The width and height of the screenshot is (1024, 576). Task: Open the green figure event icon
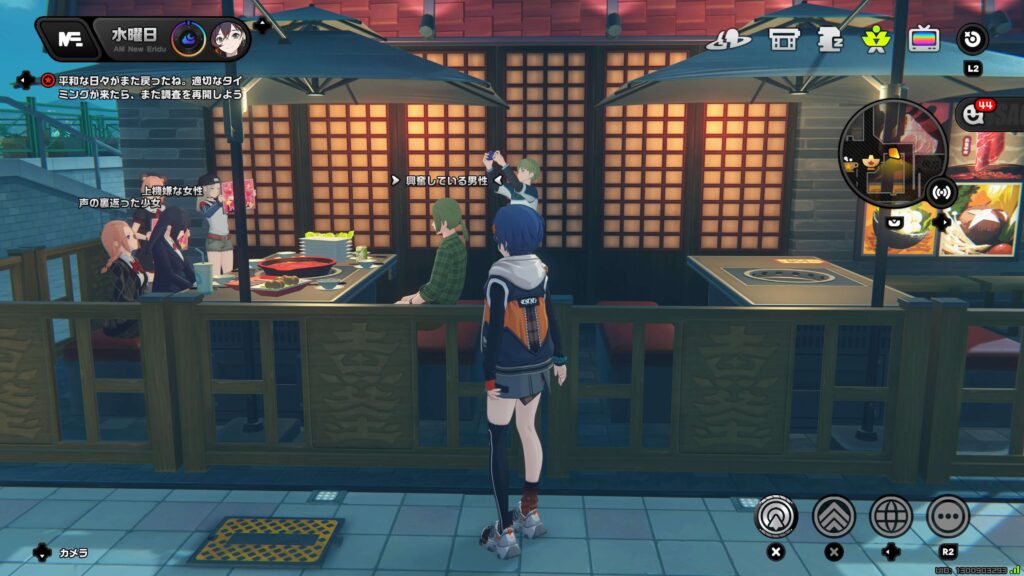877,39
